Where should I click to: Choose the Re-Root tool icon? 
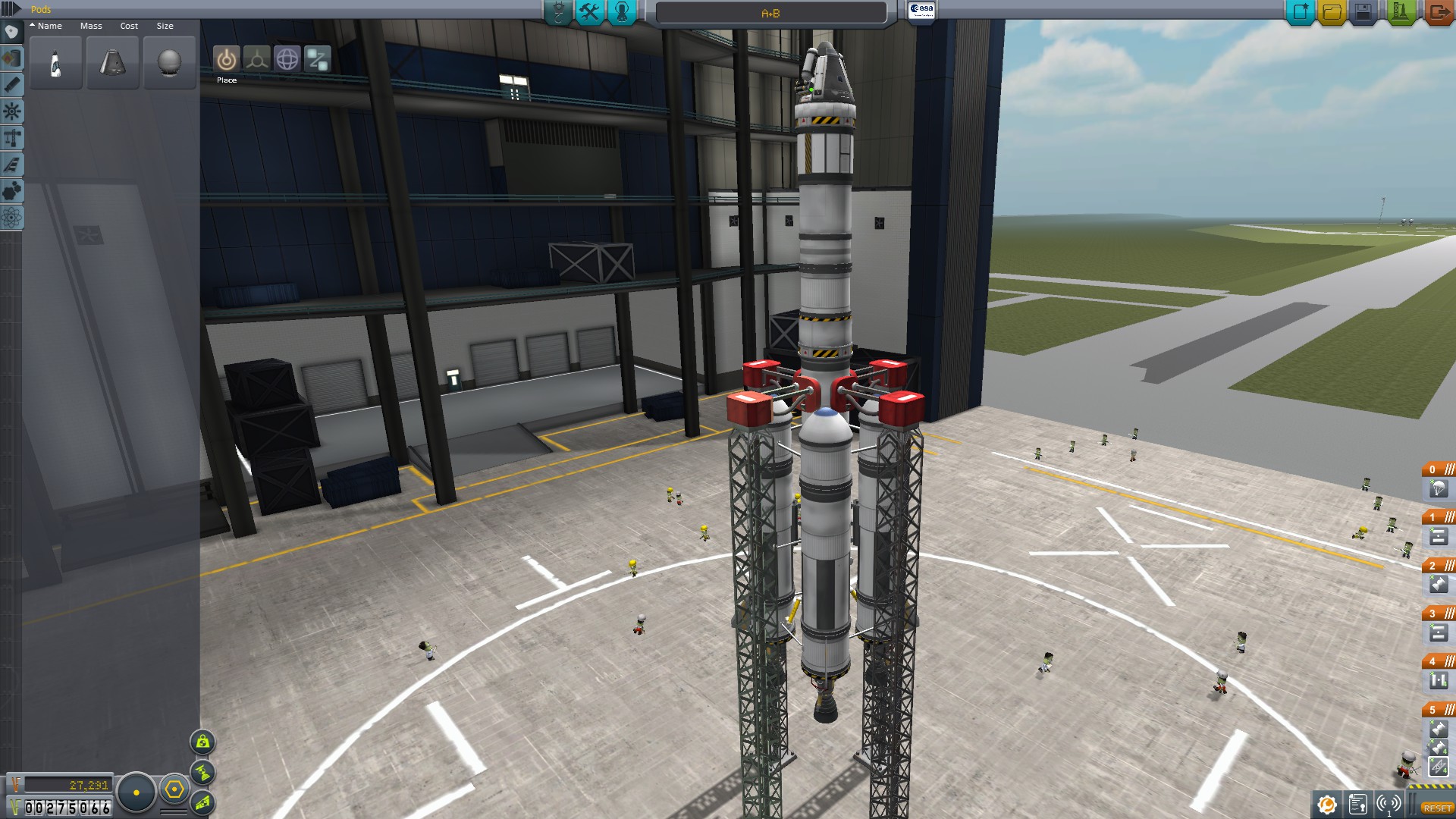318,59
